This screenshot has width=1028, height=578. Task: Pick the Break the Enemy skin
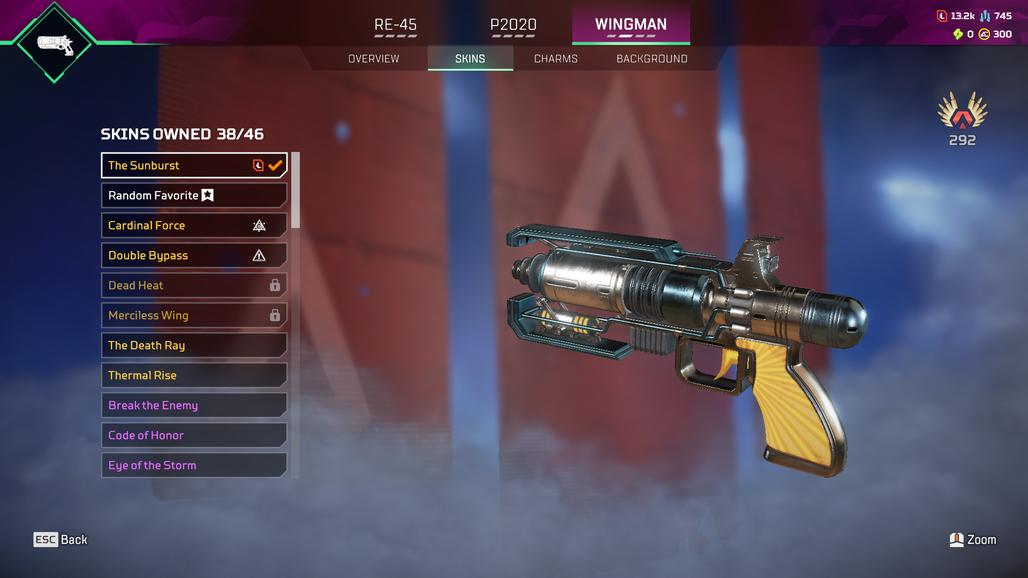pyautogui.click(x=194, y=405)
